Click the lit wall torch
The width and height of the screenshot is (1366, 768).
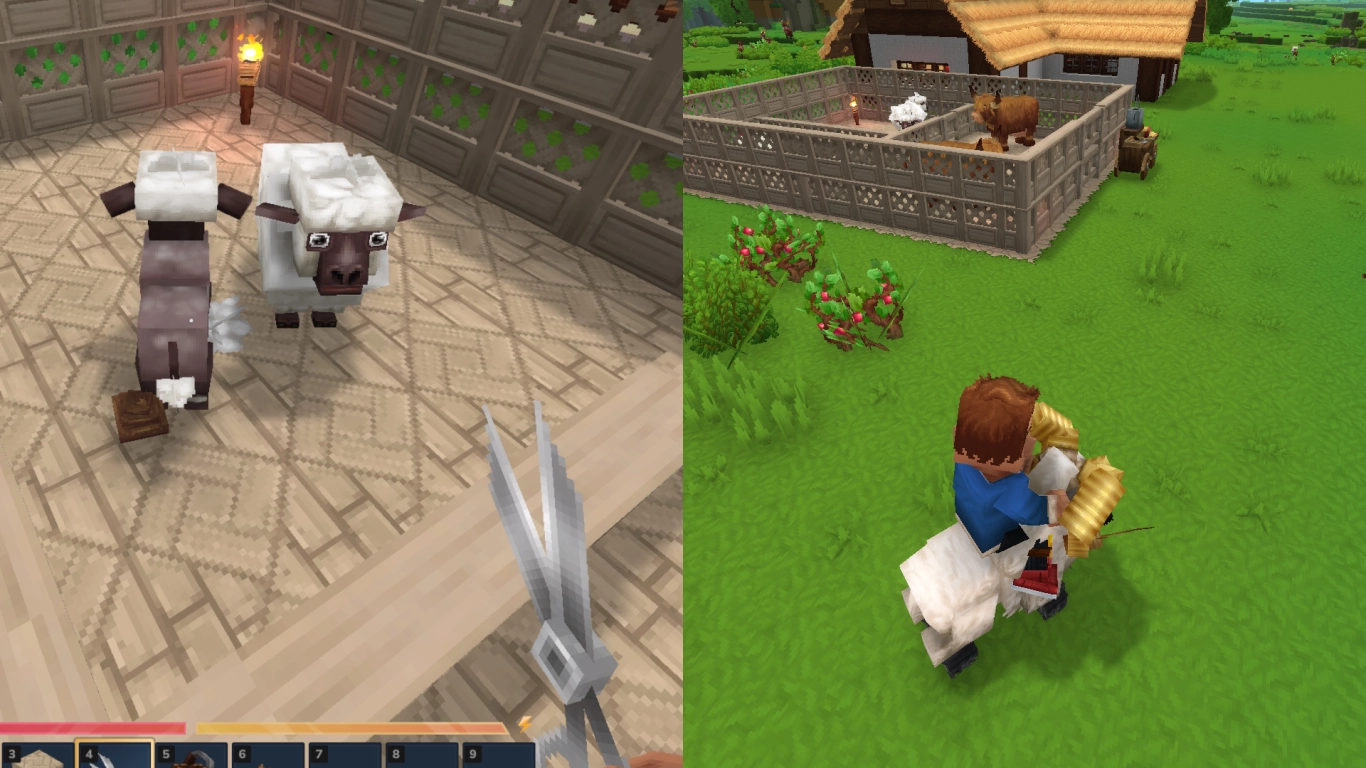coord(248,55)
